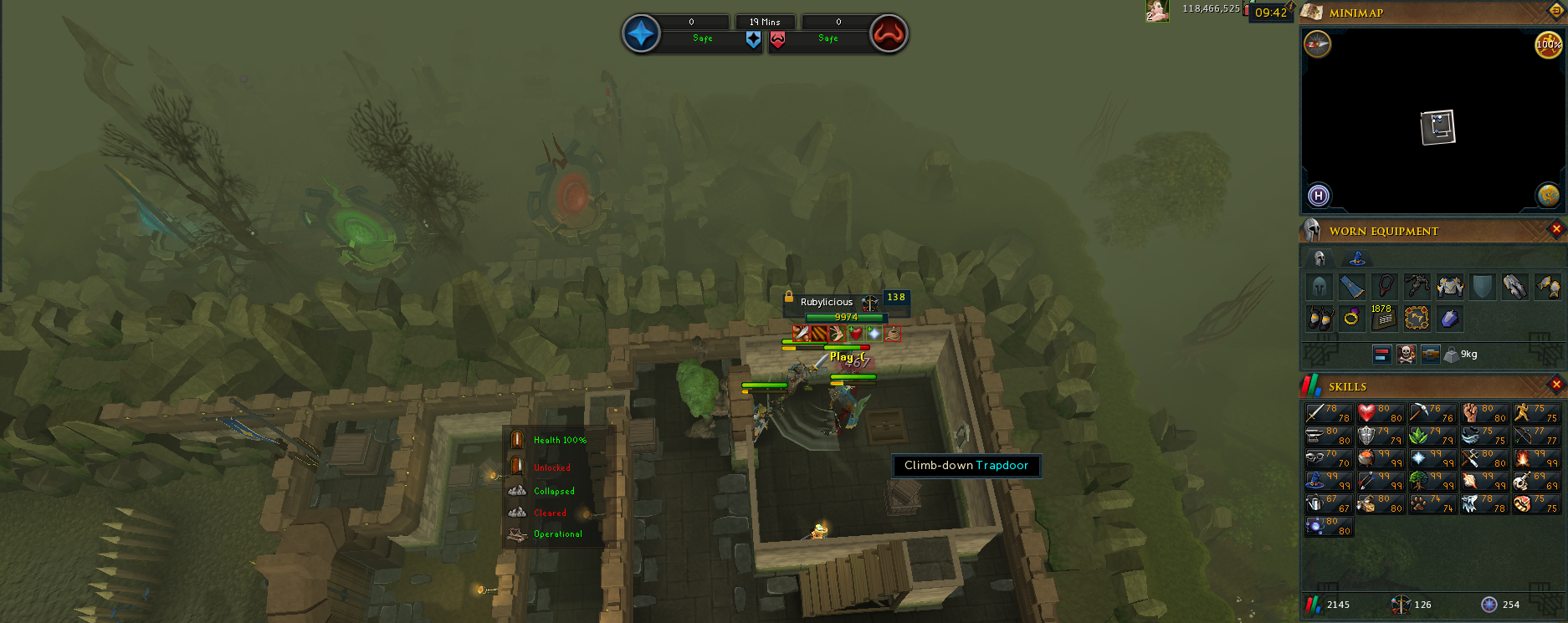
Task: Open the Woodcutting tree skill
Action: point(1432,481)
